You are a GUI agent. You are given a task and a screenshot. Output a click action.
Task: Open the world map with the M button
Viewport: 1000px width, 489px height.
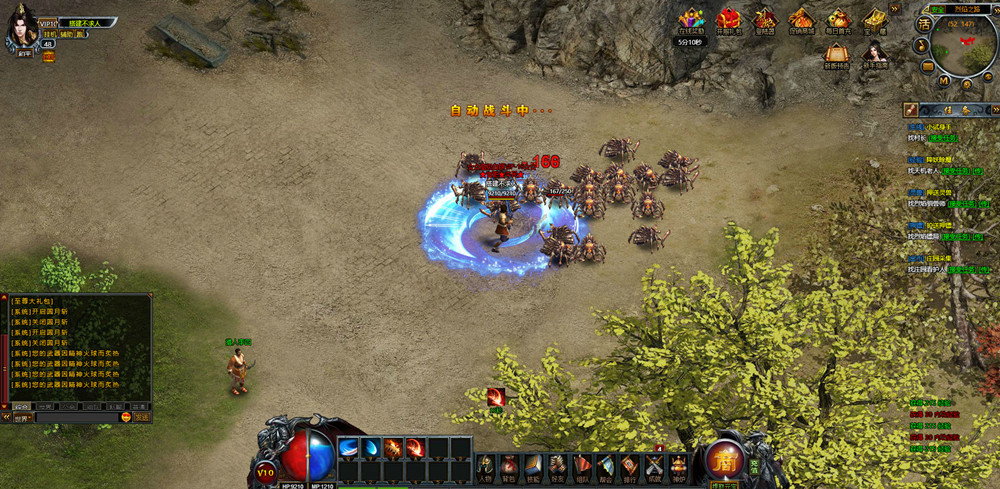pos(943,79)
